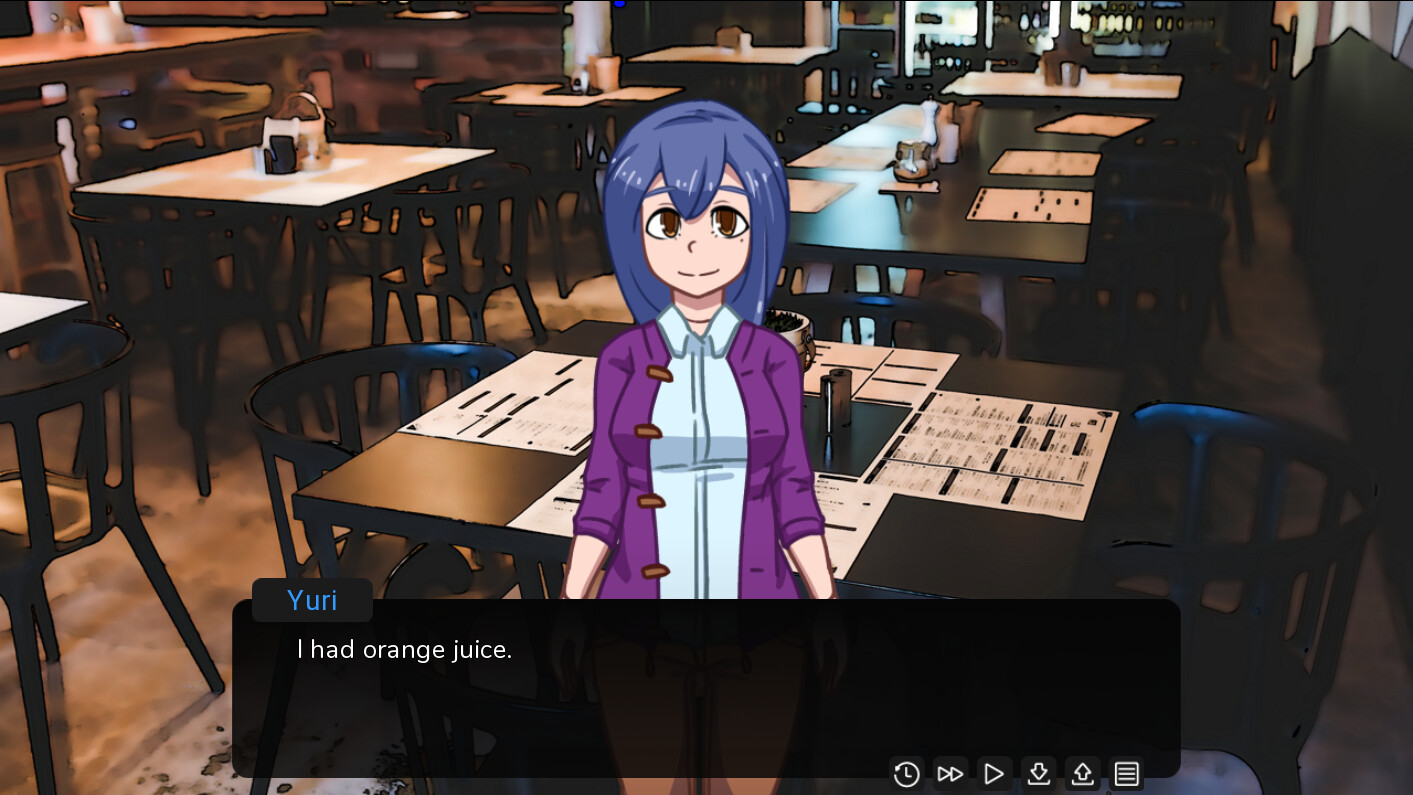The image size is (1413, 795).
Task: Click the line 'I had orange juice.'
Action: coord(403,649)
